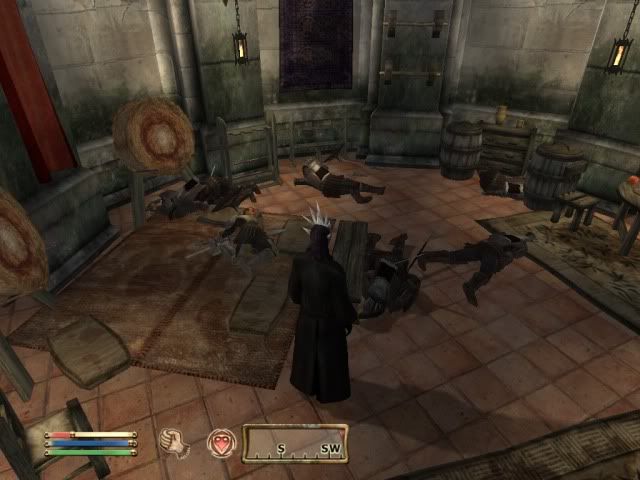Select the fist weapon icon

pos(174,441)
